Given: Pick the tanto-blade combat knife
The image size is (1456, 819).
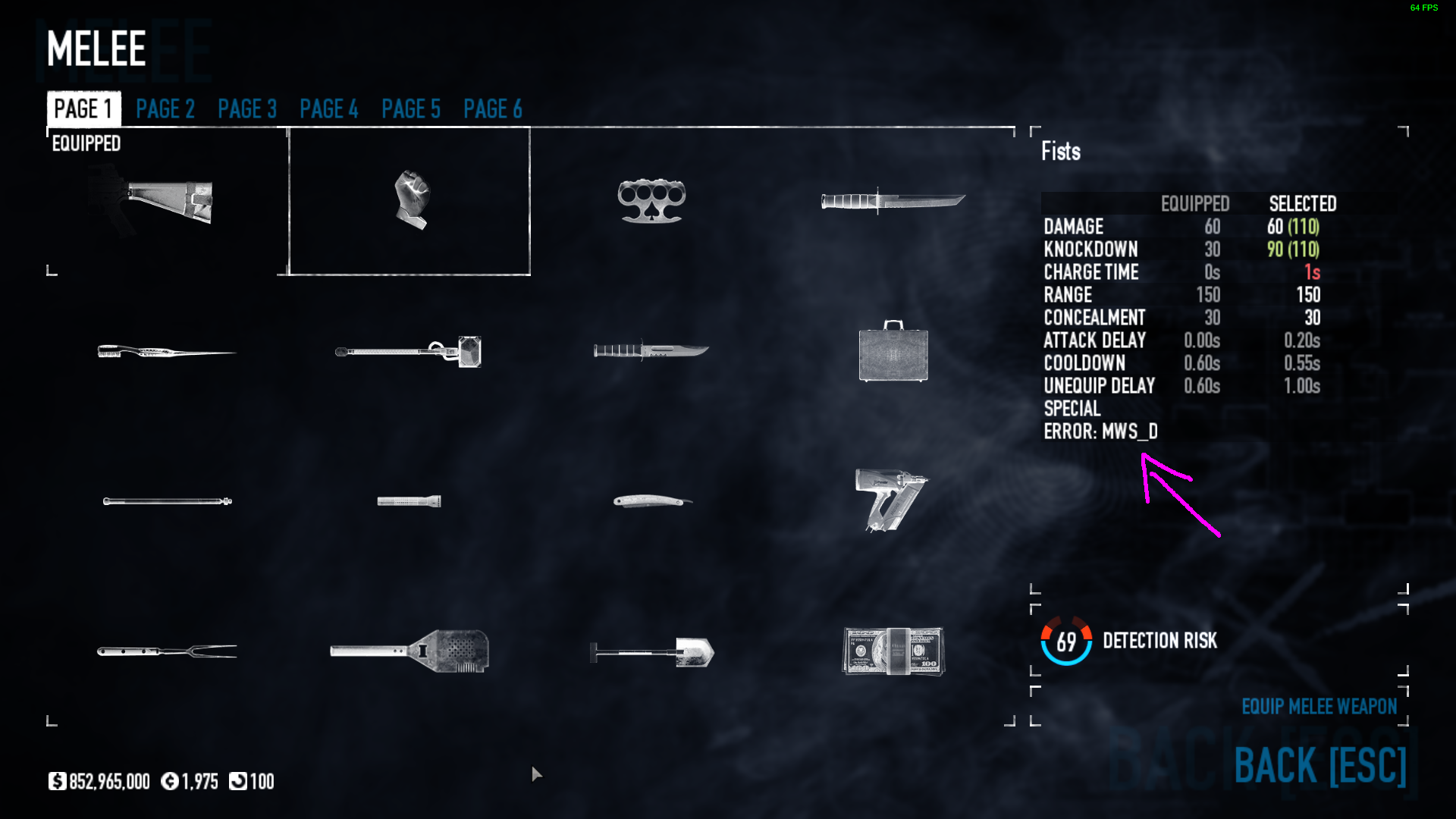Looking at the screenshot, I should [x=893, y=202].
